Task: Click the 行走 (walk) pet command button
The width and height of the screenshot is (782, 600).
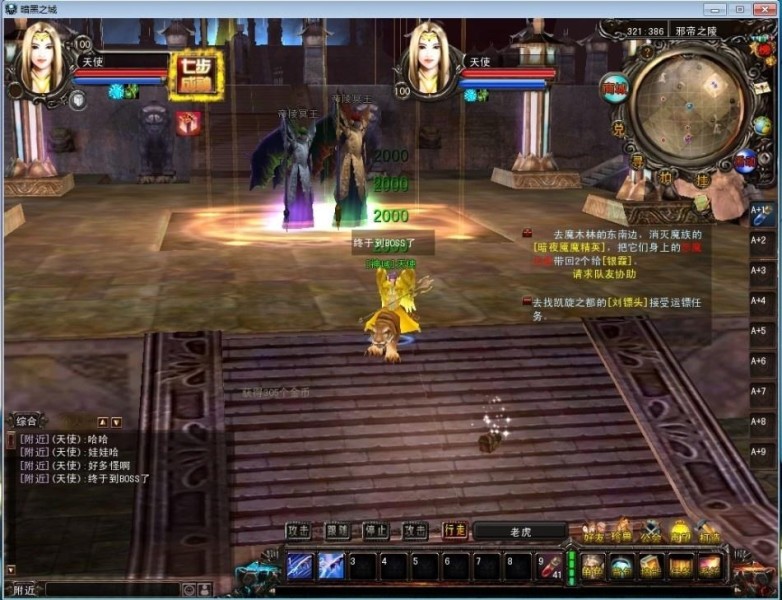Action: [x=455, y=531]
